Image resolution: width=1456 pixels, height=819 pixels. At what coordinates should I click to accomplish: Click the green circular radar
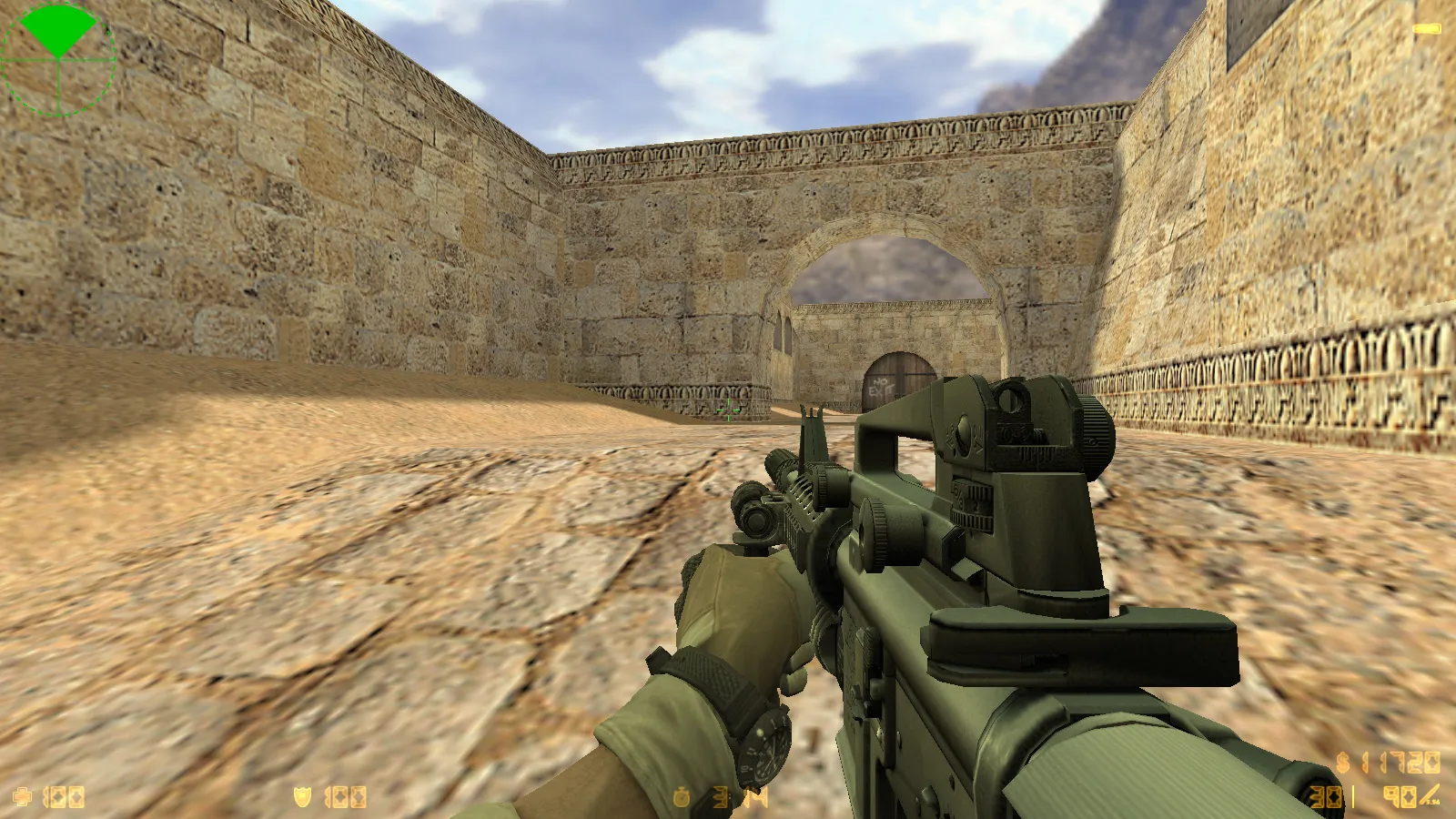(x=58, y=59)
